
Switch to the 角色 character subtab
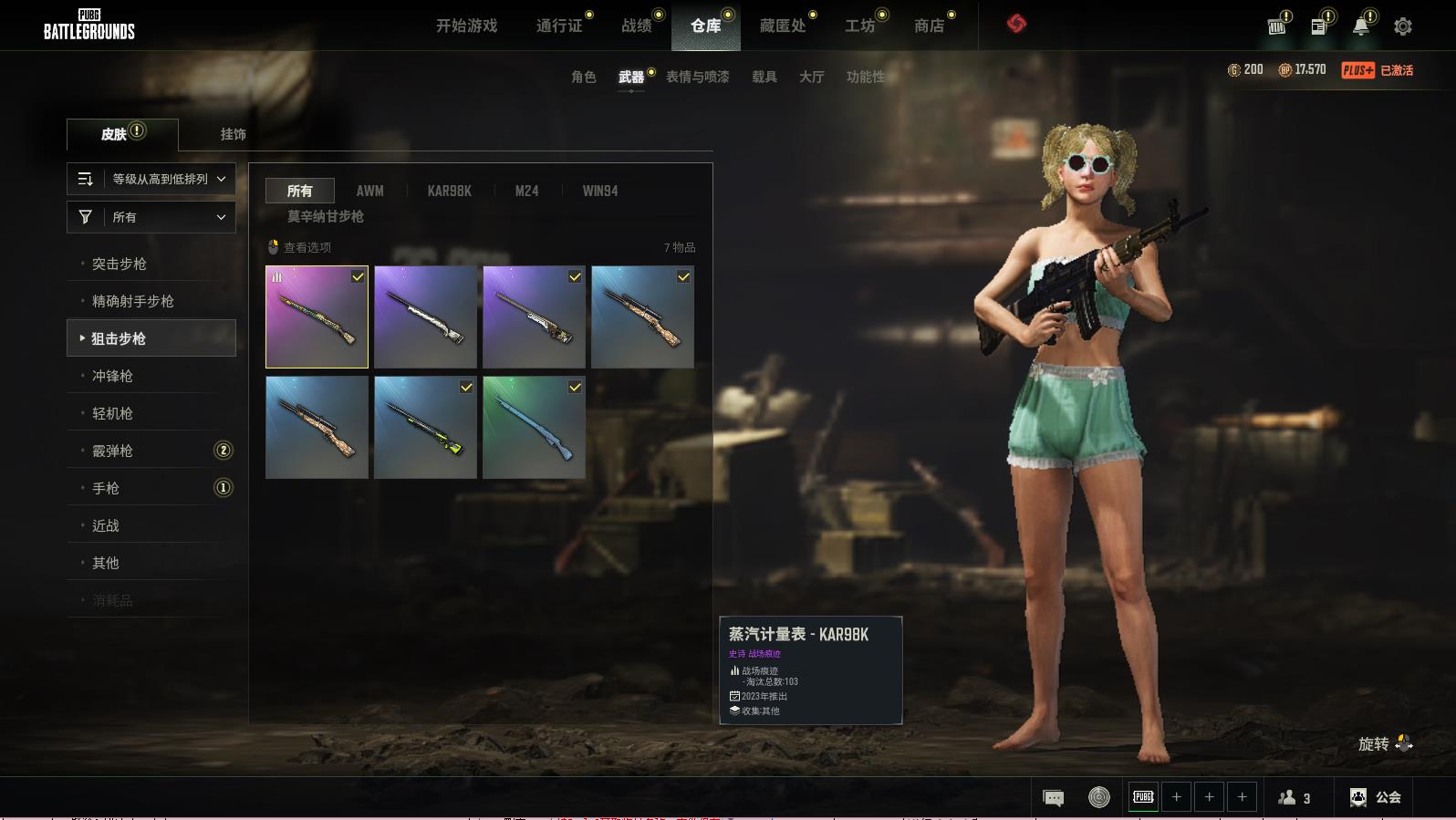(x=583, y=77)
